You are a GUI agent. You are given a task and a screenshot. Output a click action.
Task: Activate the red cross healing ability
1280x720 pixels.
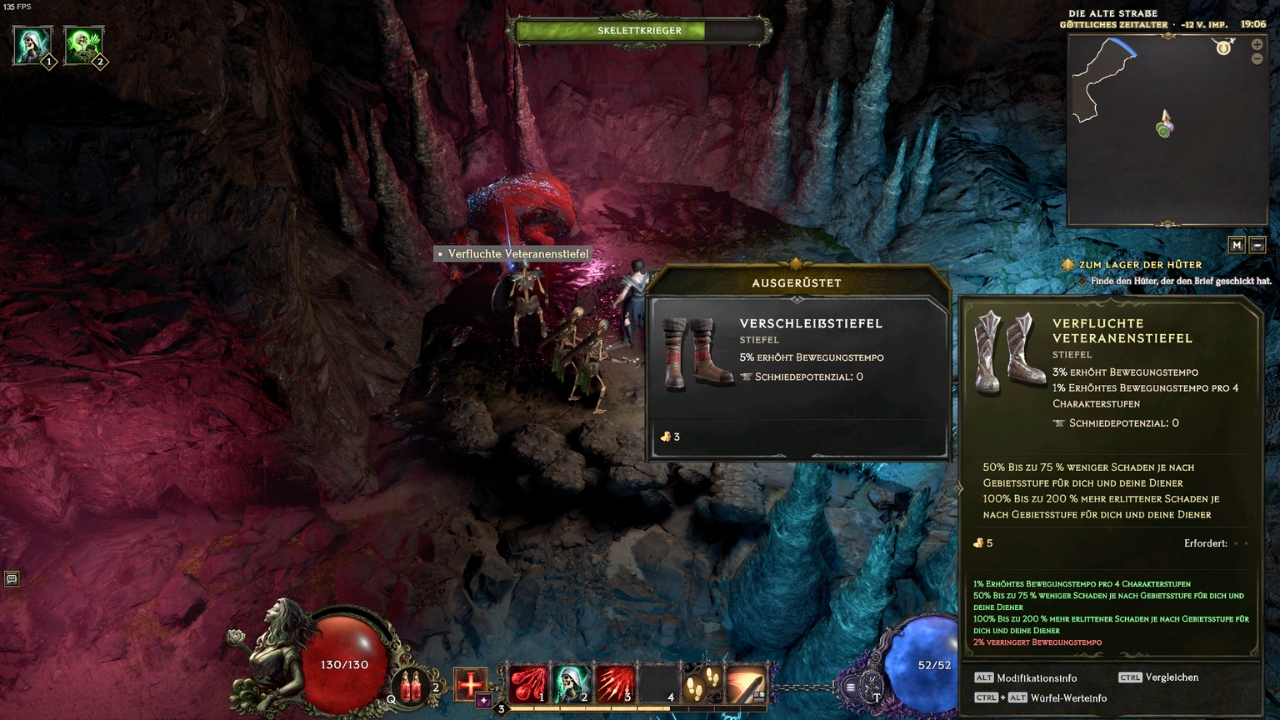(x=470, y=684)
